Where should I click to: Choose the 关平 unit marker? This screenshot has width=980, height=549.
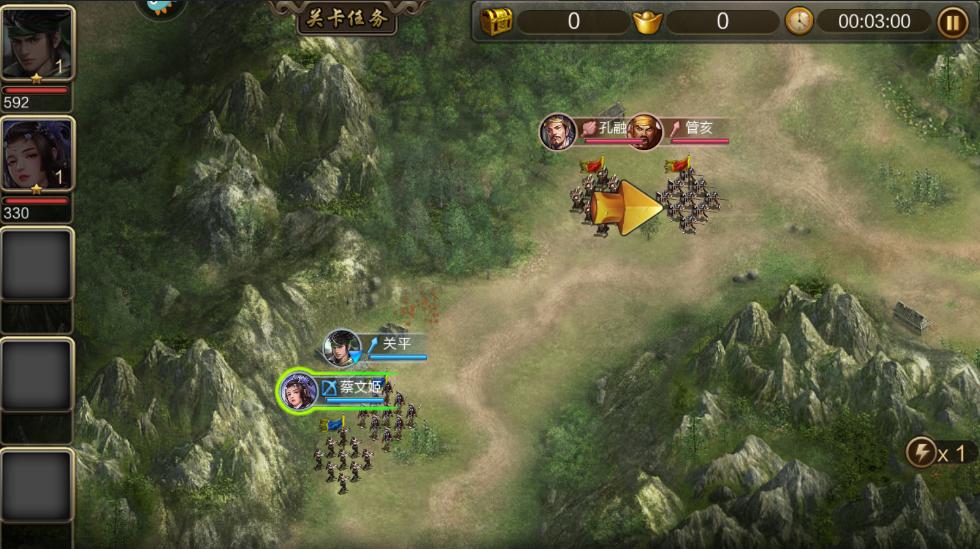tap(343, 347)
